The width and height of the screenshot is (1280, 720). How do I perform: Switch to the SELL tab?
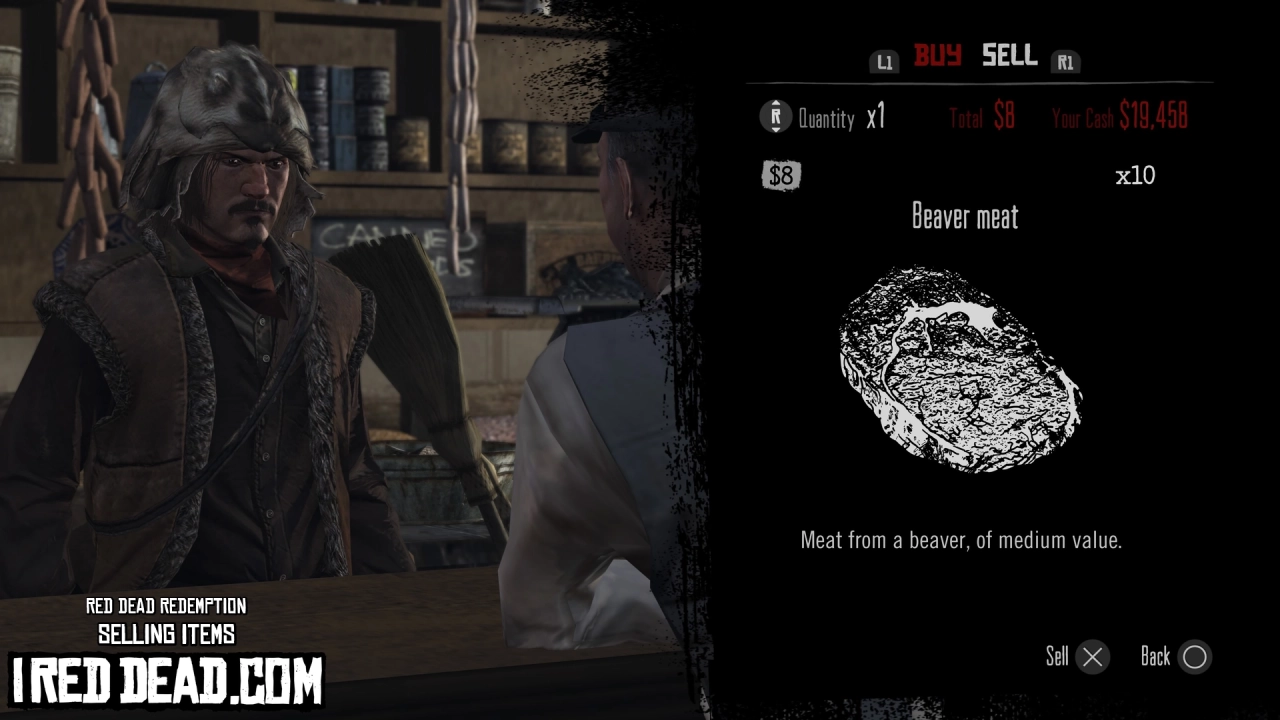(1008, 57)
